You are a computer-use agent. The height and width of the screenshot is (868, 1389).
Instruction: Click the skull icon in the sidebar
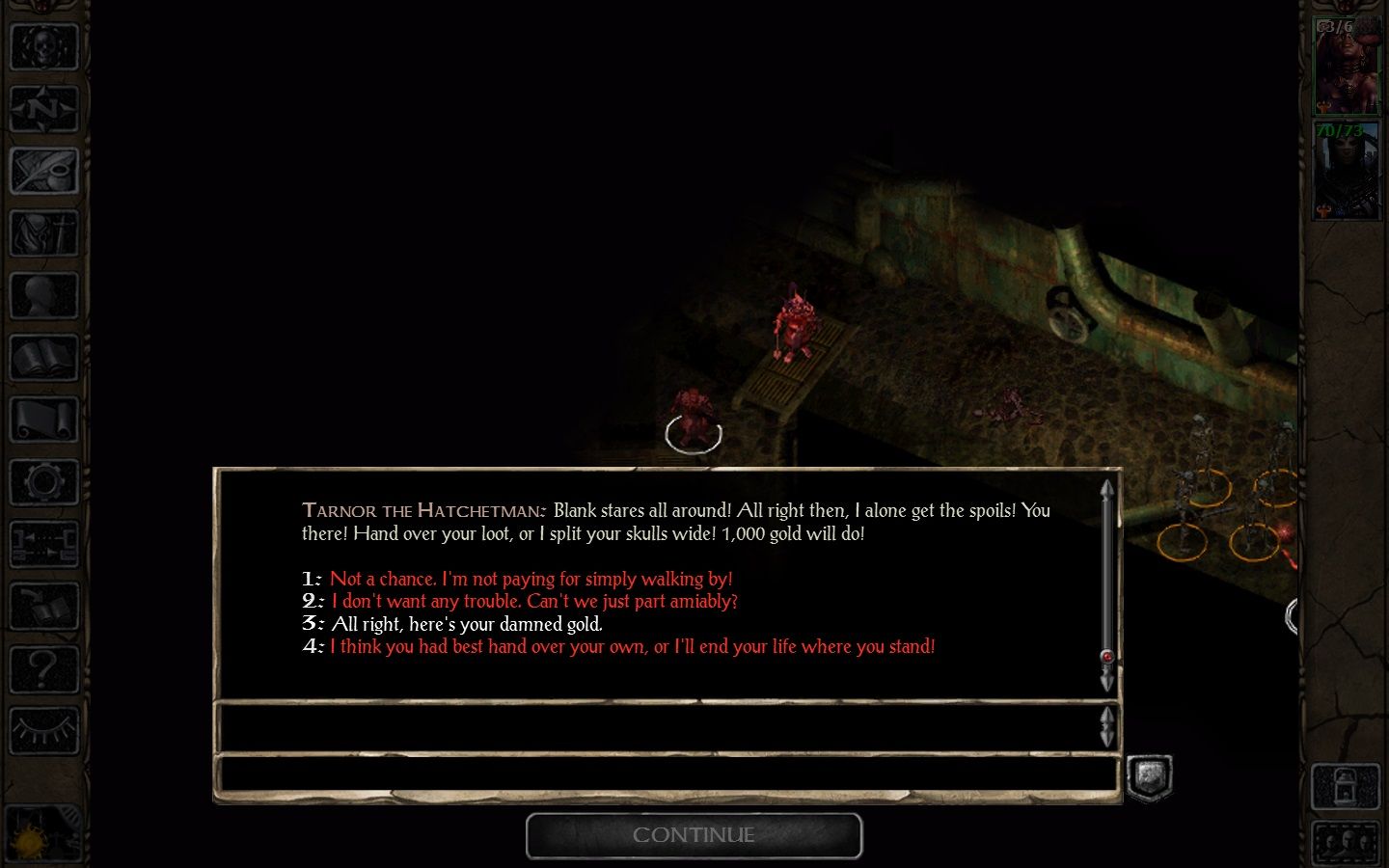[43, 45]
